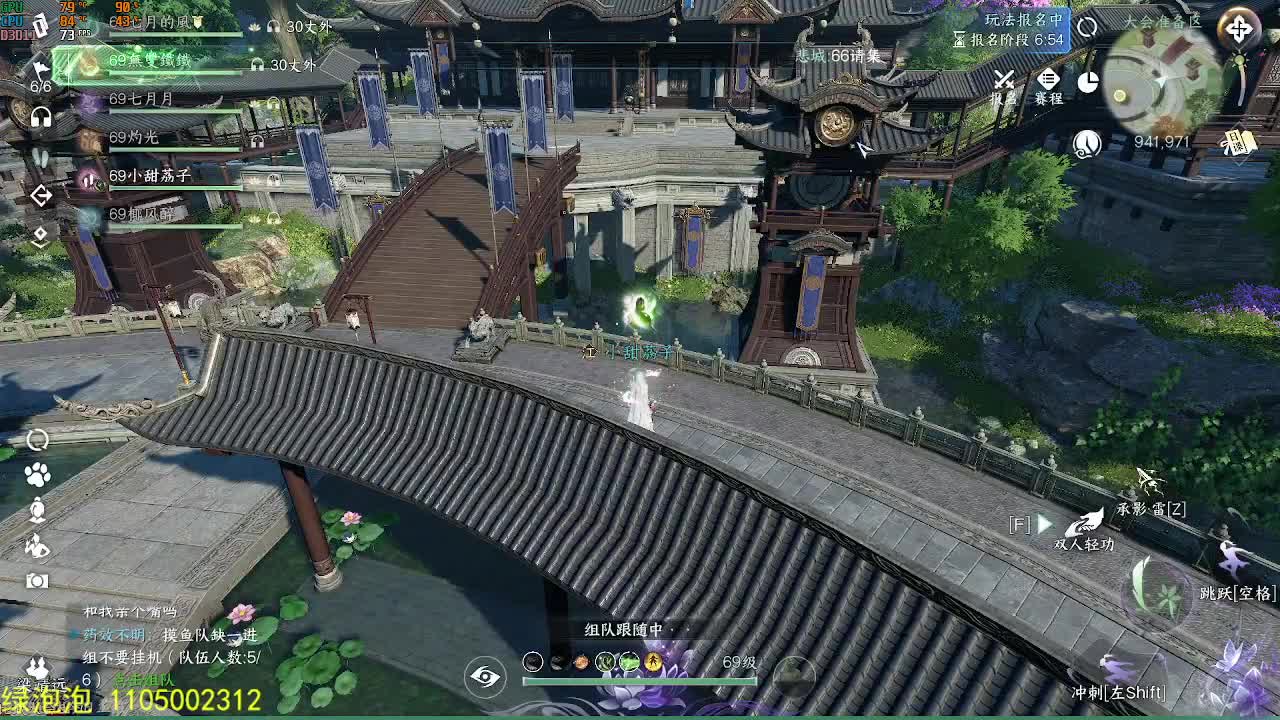Expand the minimap view
This screenshot has width=1280, height=720.
click(1238, 26)
